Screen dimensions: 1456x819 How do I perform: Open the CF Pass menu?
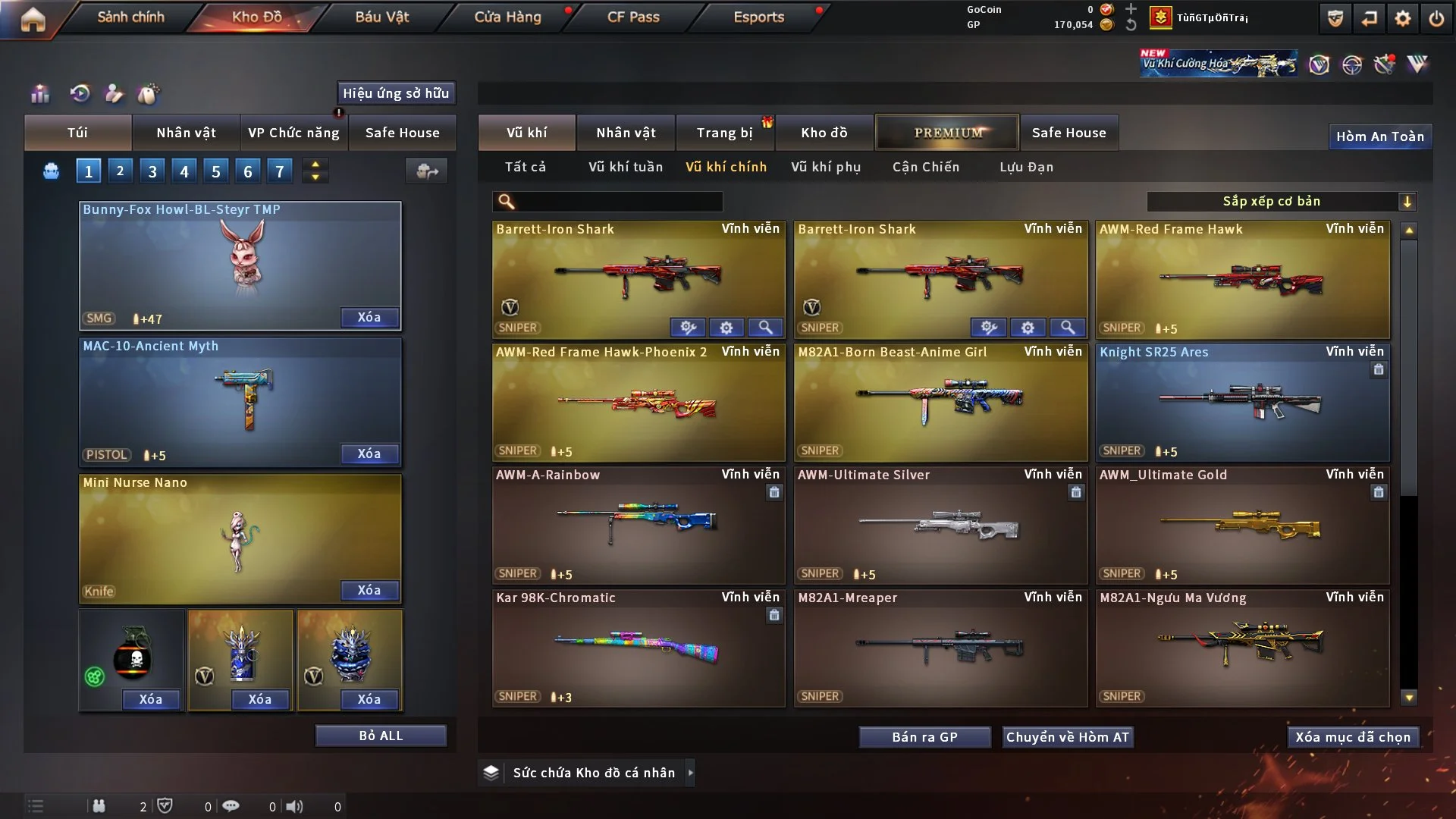633,17
